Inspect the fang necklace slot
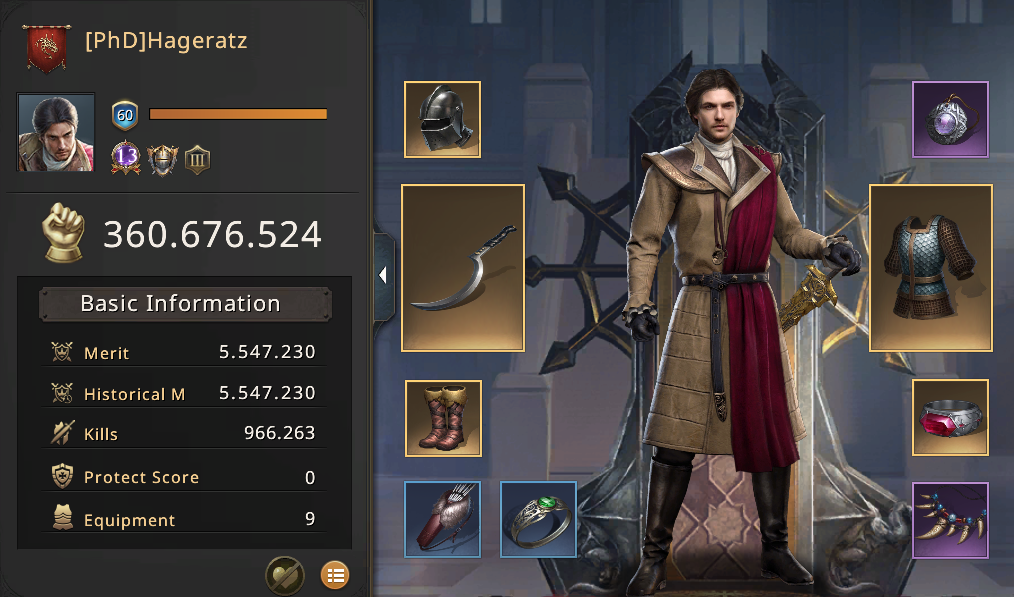The height and width of the screenshot is (597, 1014). [x=950, y=519]
